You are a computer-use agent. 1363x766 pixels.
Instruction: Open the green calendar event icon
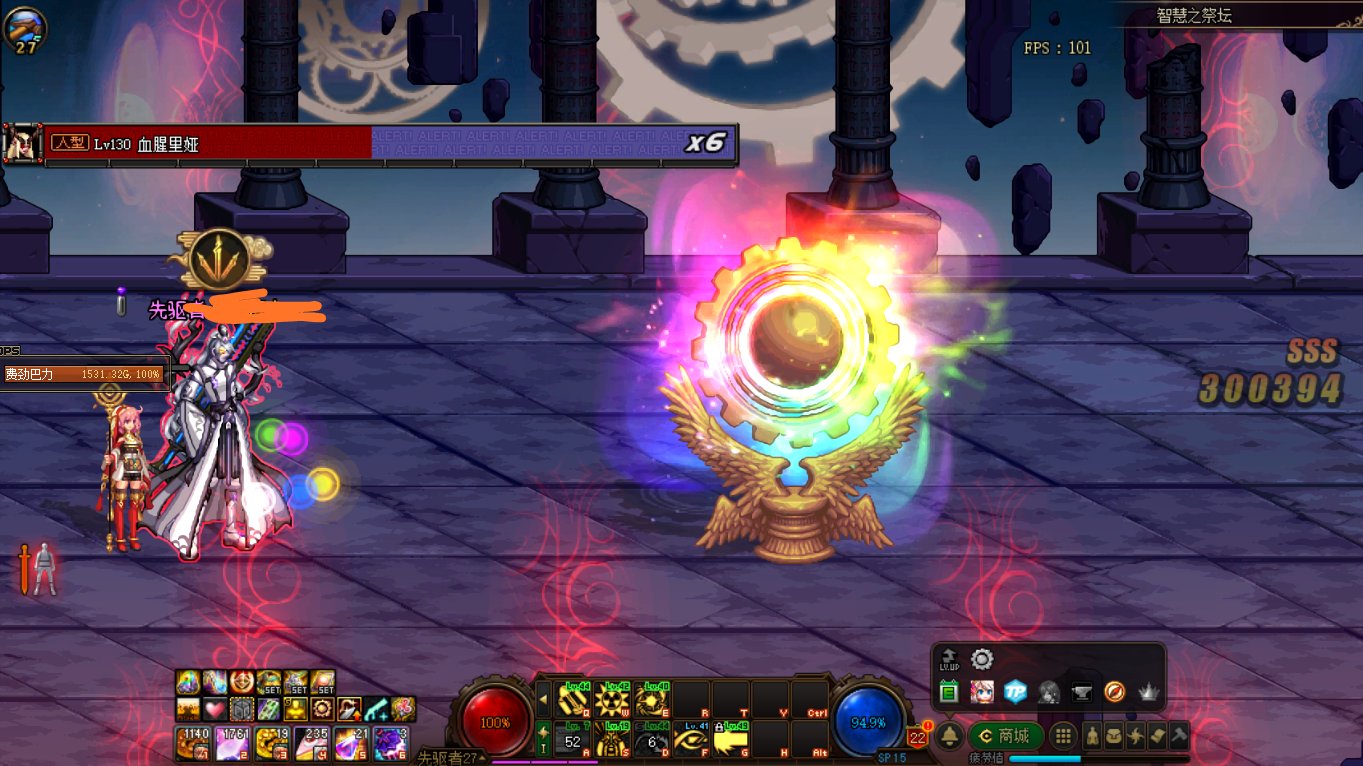[x=949, y=691]
